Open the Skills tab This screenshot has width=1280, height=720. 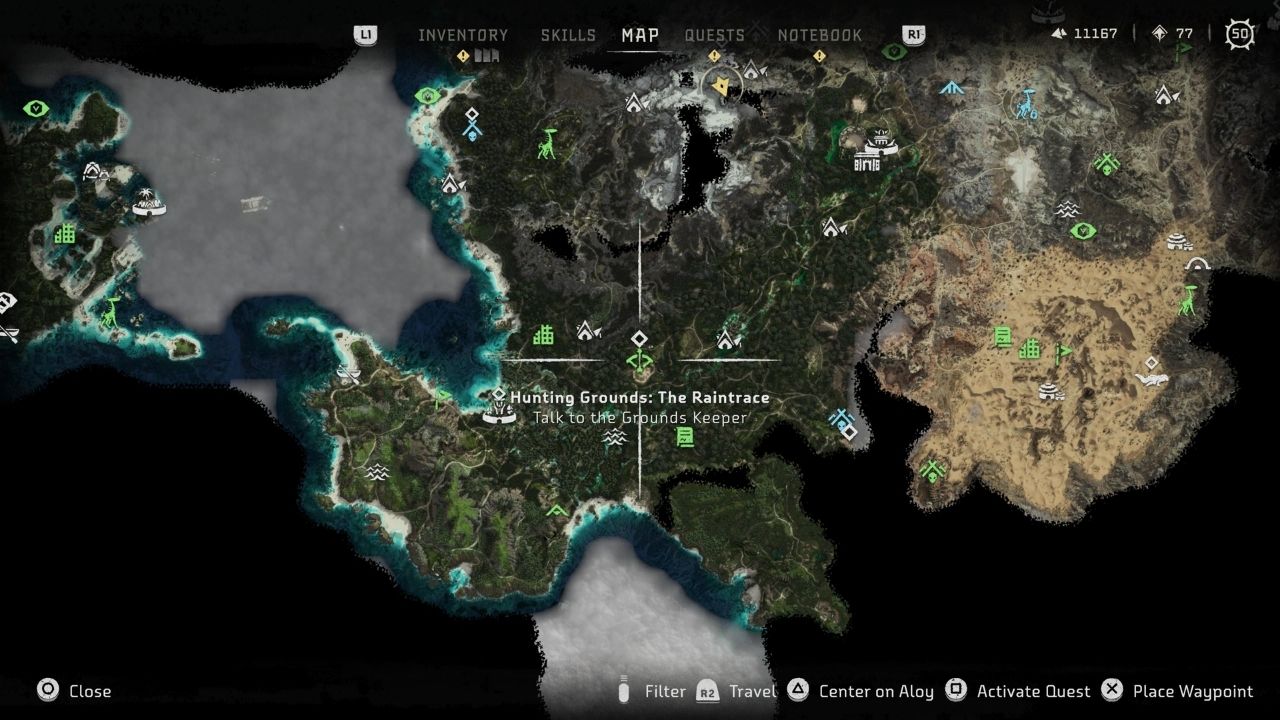568,35
